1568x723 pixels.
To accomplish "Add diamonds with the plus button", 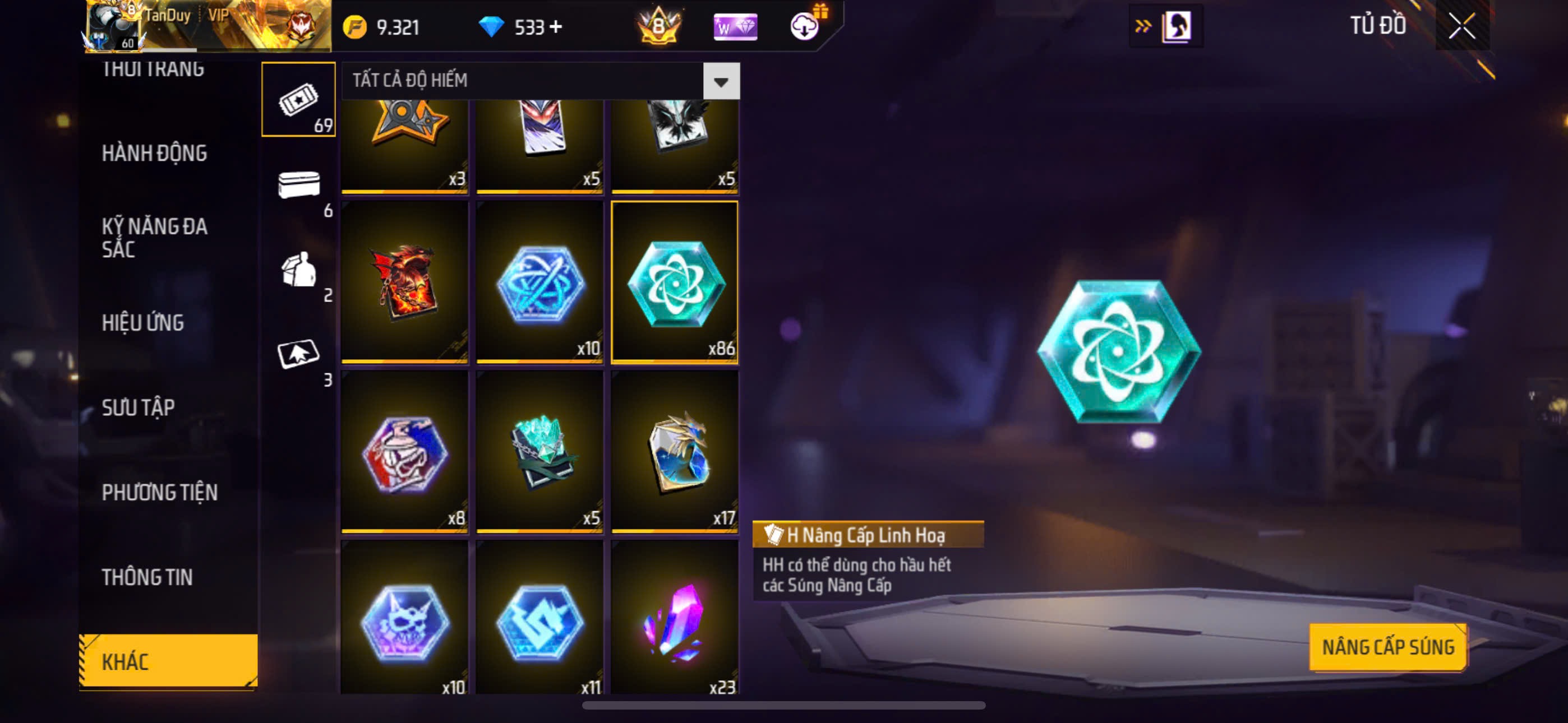I will (x=556, y=27).
